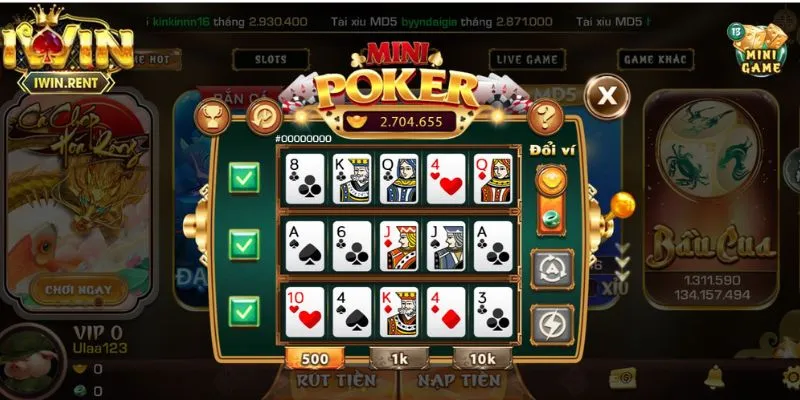
Task: Choose the 1k bet level
Action: [399, 357]
